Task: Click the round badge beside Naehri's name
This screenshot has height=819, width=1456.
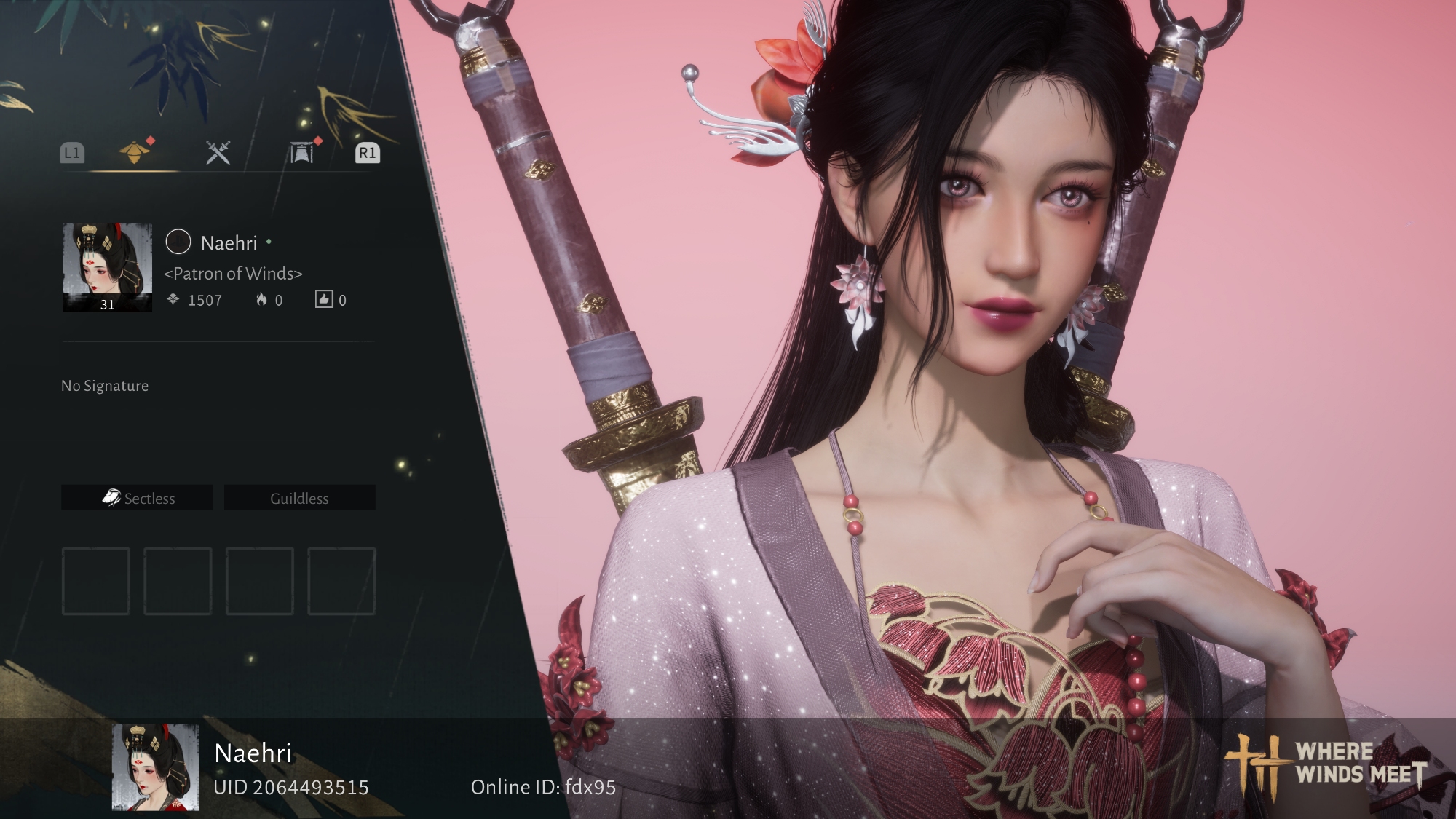Action: coord(178,242)
